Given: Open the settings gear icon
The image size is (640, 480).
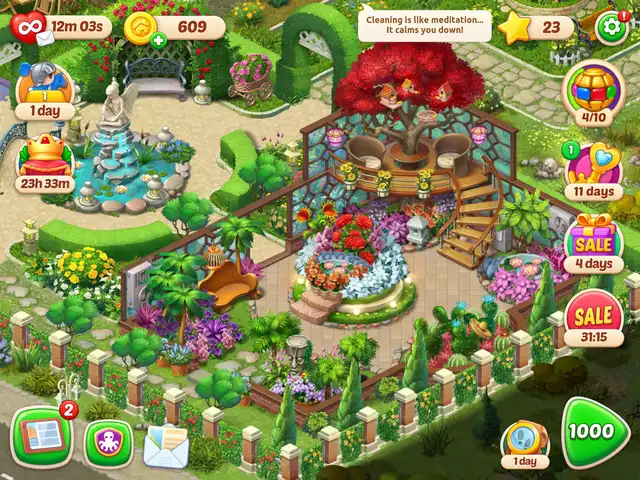Looking at the screenshot, I should [611, 25].
